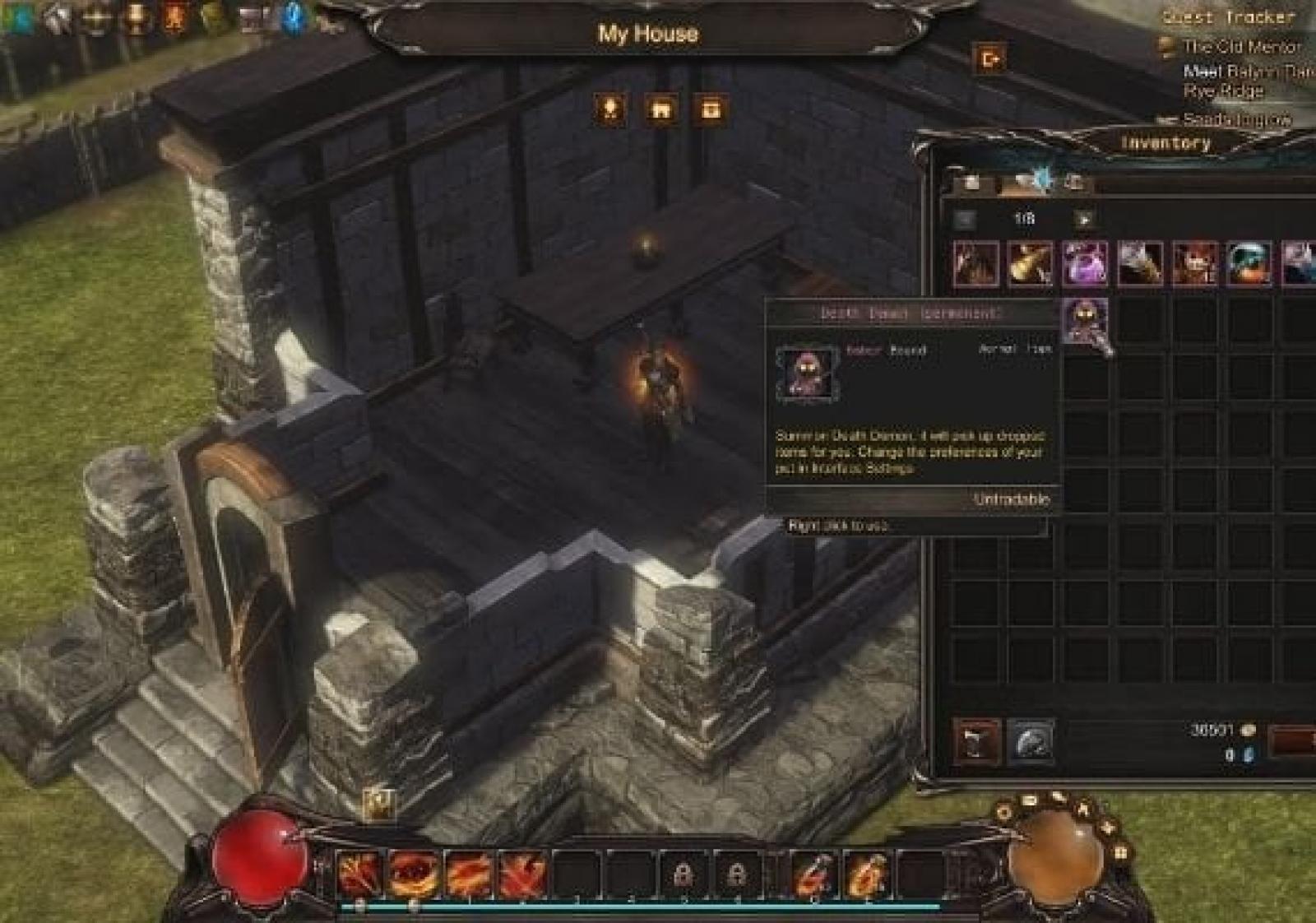Image resolution: width=1316 pixels, height=923 pixels.
Task: Go to the next inventory page
Action: coord(1085,220)
